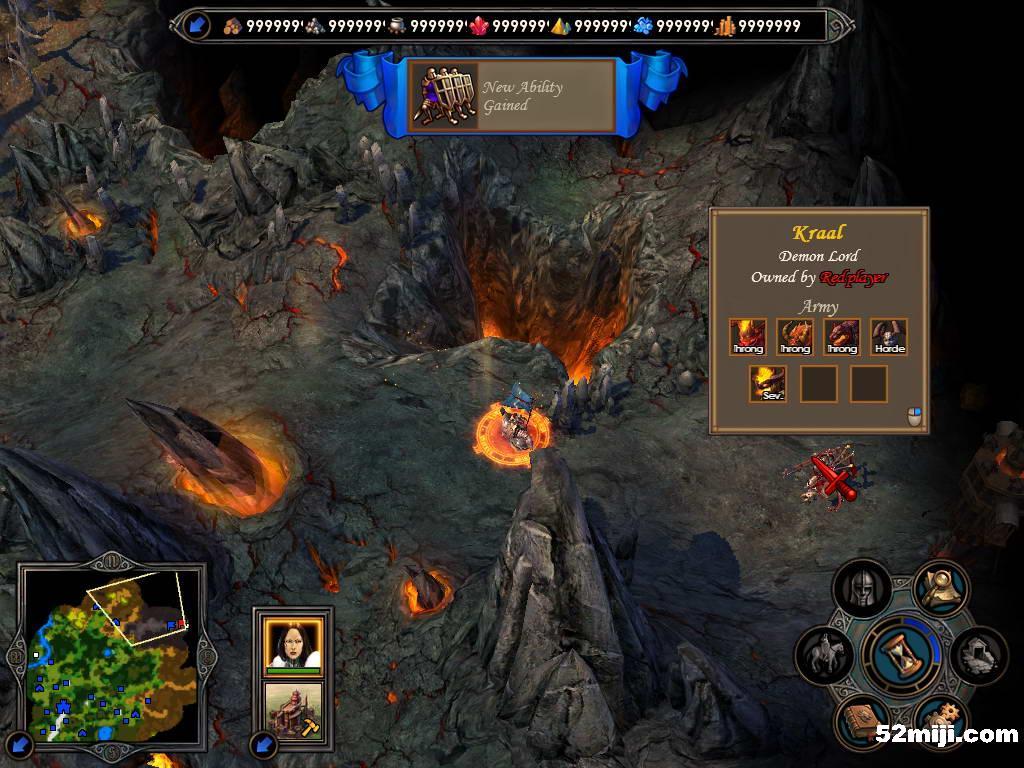Collapse the resource bar with blue arrow

coord(196,25)
